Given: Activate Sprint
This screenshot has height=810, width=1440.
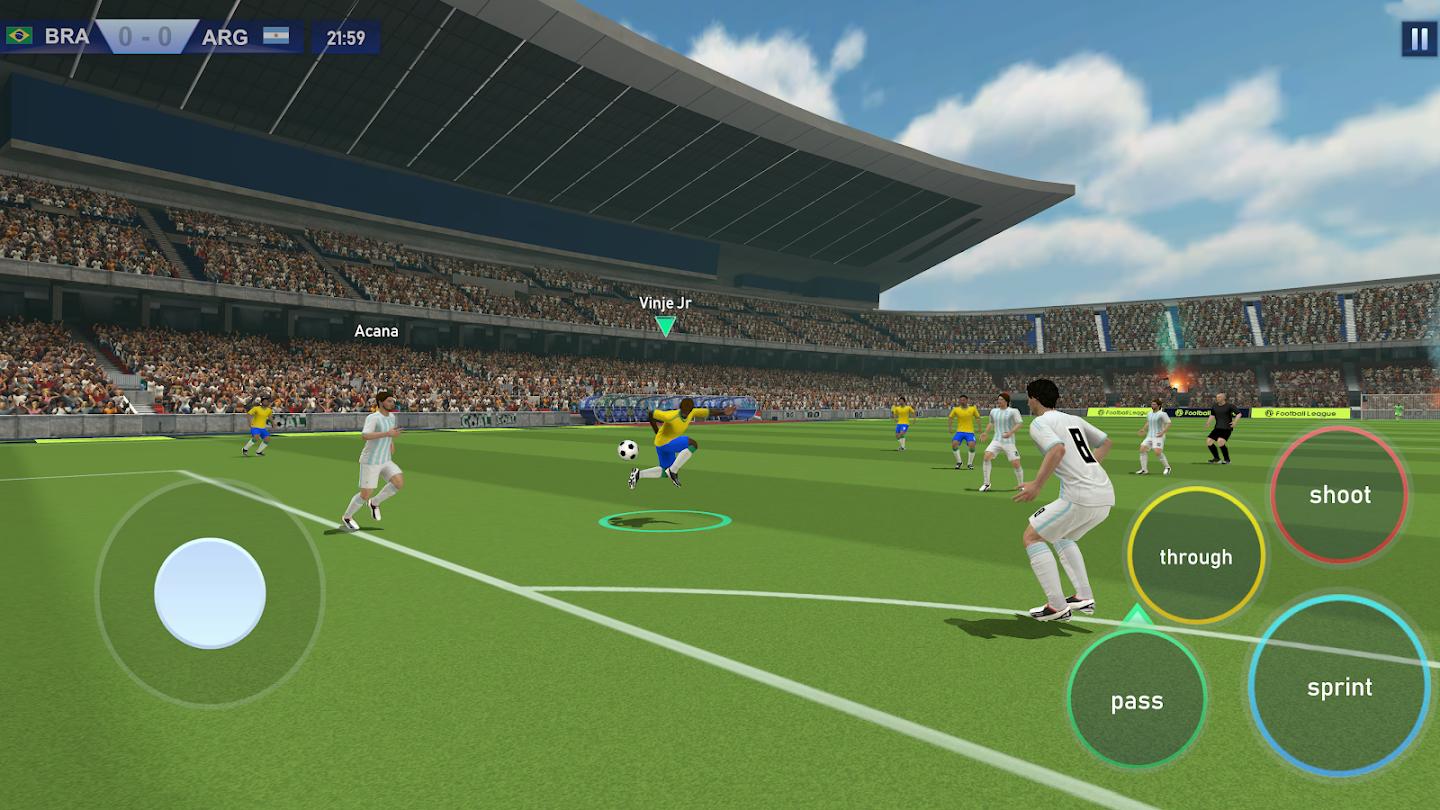Looking at the screenshot, I should [x=1341, y=687].
